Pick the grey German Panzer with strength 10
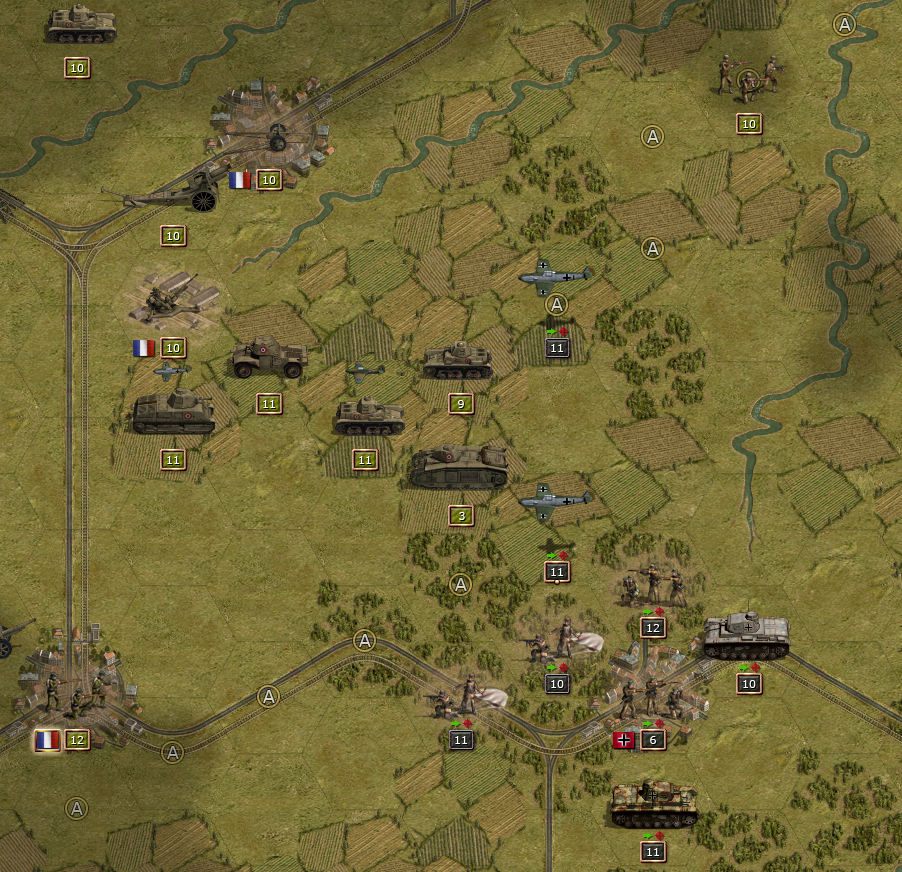This screenshot has width=902, height=872. click(746, 636)
